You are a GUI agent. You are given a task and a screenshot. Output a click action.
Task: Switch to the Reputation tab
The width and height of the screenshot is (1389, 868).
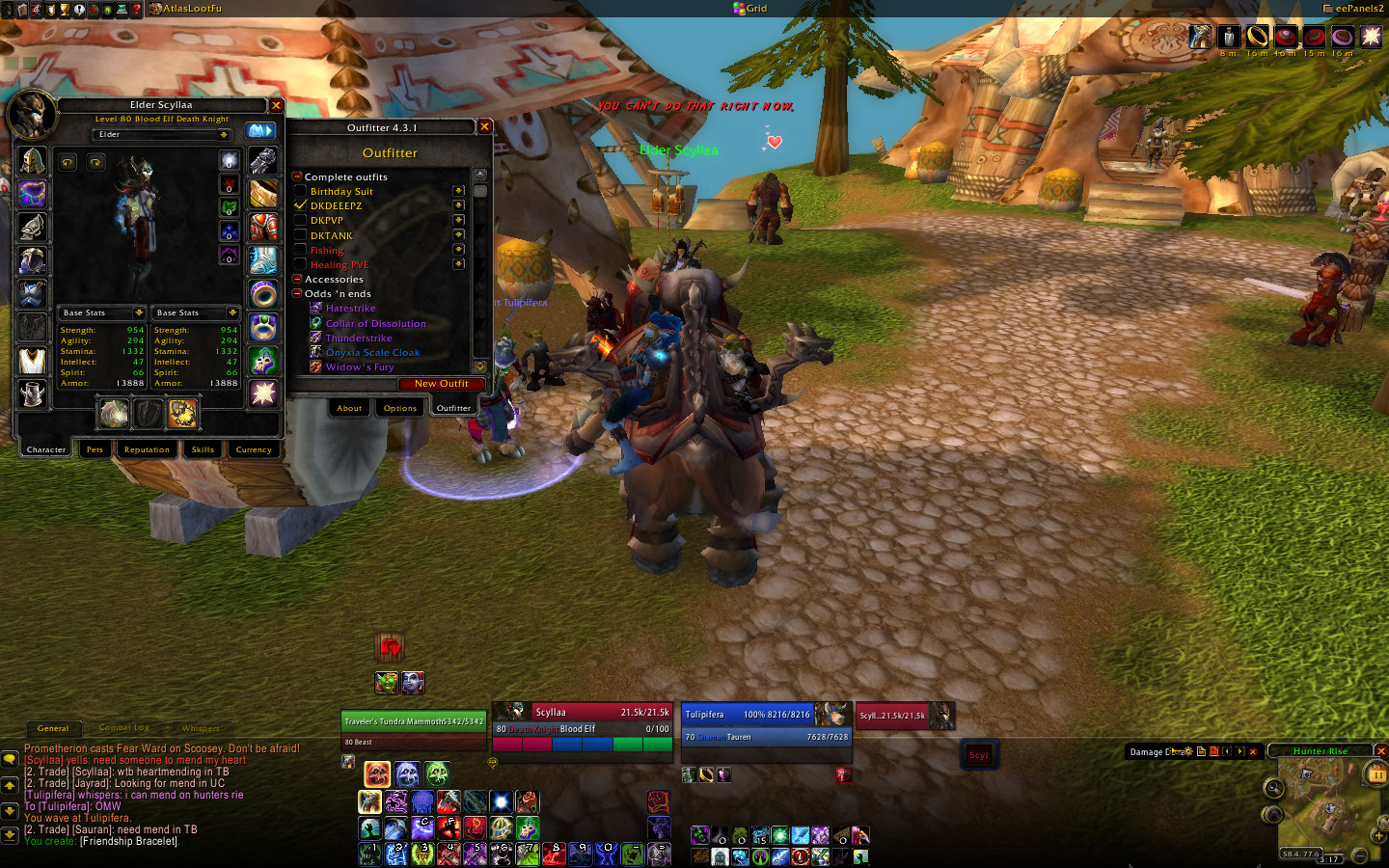147,449
